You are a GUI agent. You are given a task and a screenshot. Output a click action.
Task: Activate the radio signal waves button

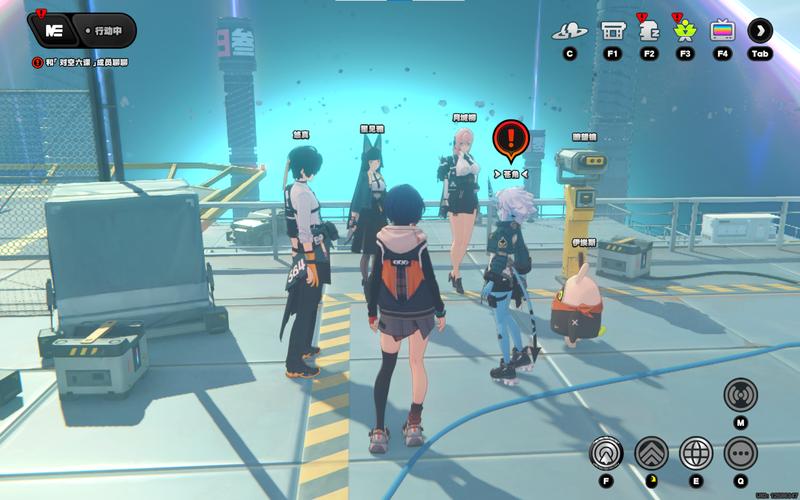click(x=740, y=393)
